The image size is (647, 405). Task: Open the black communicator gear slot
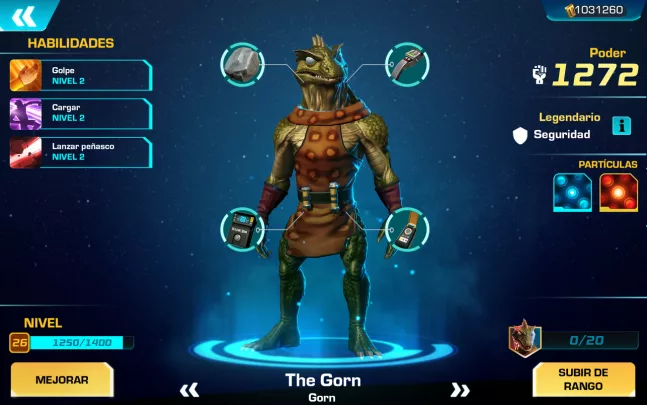(242, 229)
